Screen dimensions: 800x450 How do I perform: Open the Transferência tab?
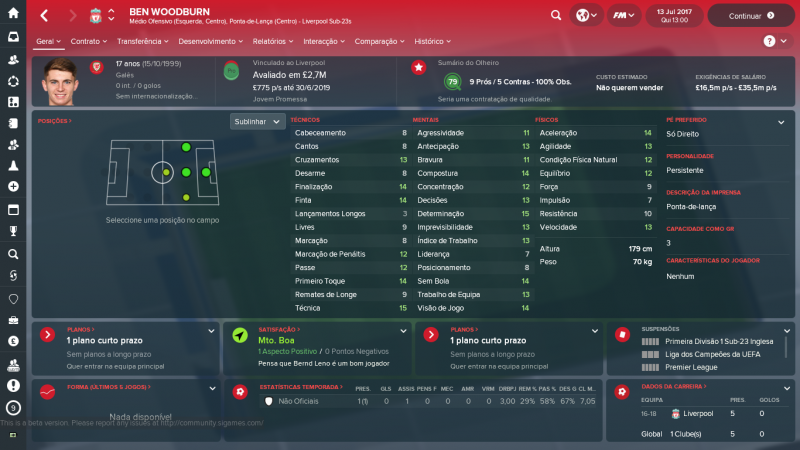pos(142,41)
